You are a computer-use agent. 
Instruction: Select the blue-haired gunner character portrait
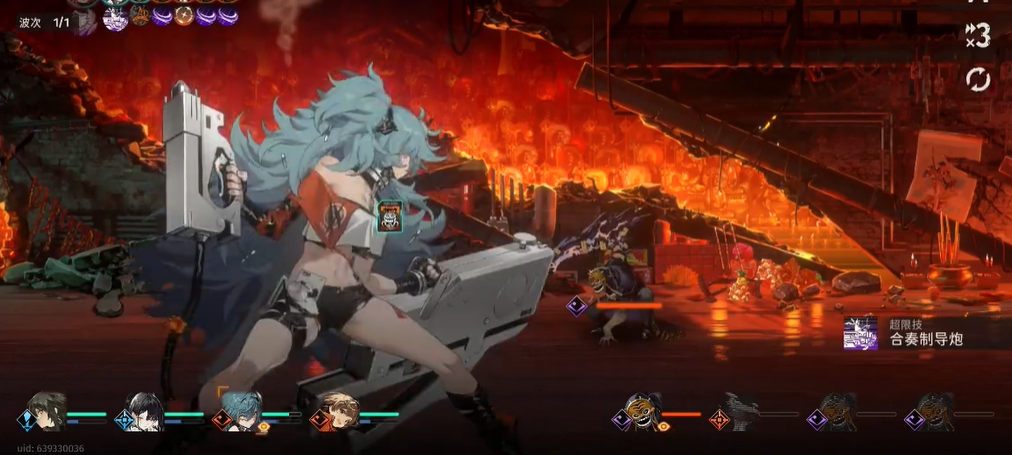(x=240, y=410)
